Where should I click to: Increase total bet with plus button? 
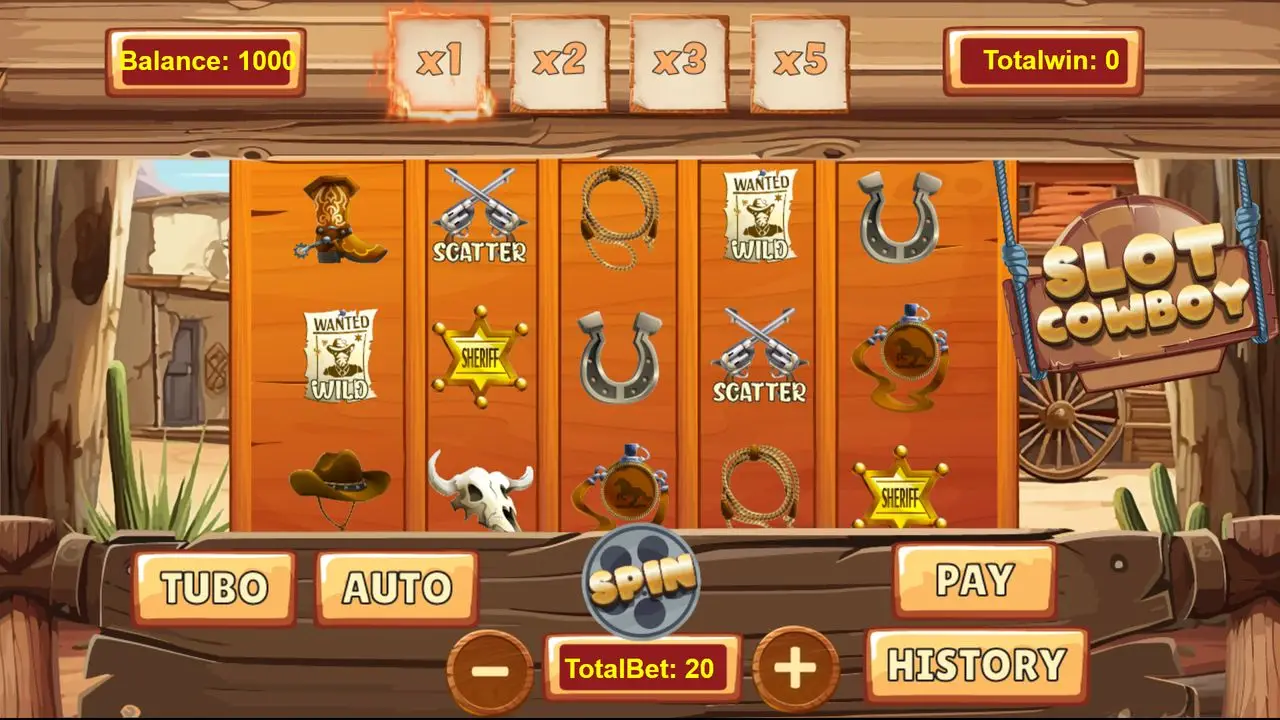click(795, 669)
